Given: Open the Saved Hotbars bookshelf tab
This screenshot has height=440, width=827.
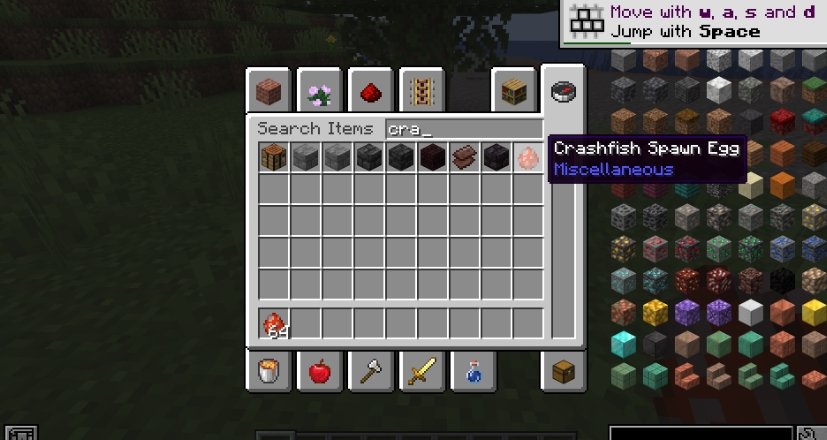Looking at the screenshot, I should tap(513, 93).
